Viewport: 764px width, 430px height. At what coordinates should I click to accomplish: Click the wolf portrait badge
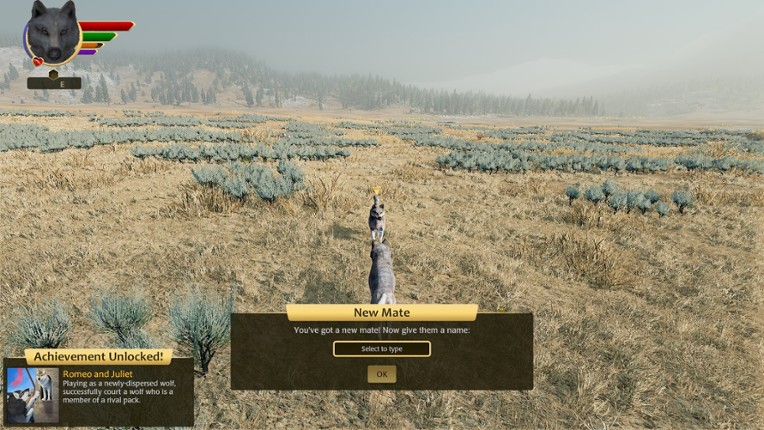click(x=53, y=33)
